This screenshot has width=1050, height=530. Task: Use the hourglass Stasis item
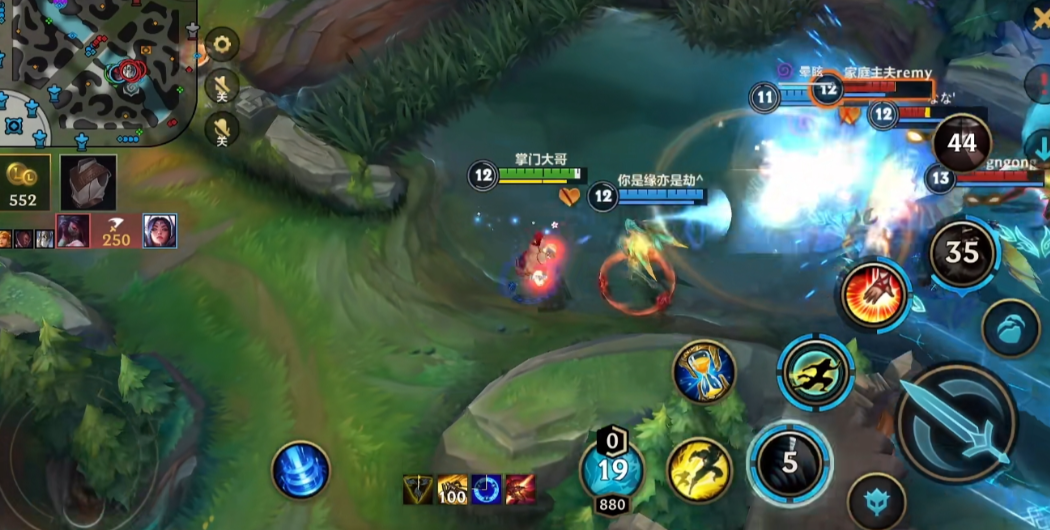[704, 373]
